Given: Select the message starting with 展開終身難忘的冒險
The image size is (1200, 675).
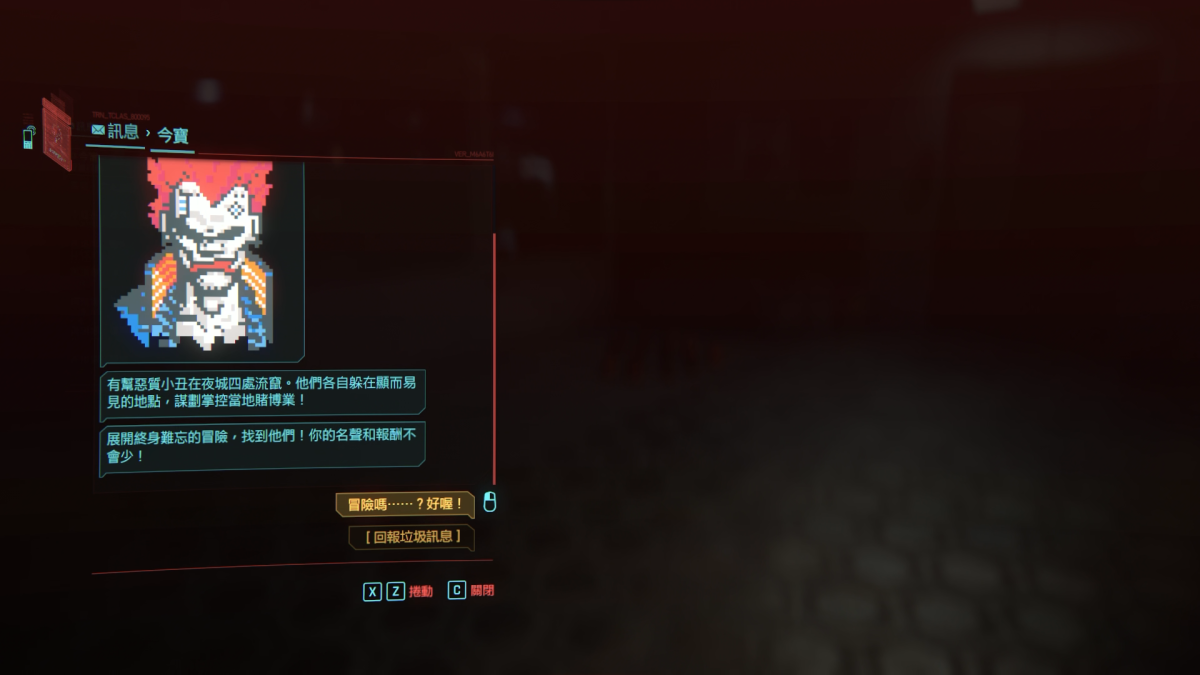Looking at the screenshot, I should (x=263, y=445).
